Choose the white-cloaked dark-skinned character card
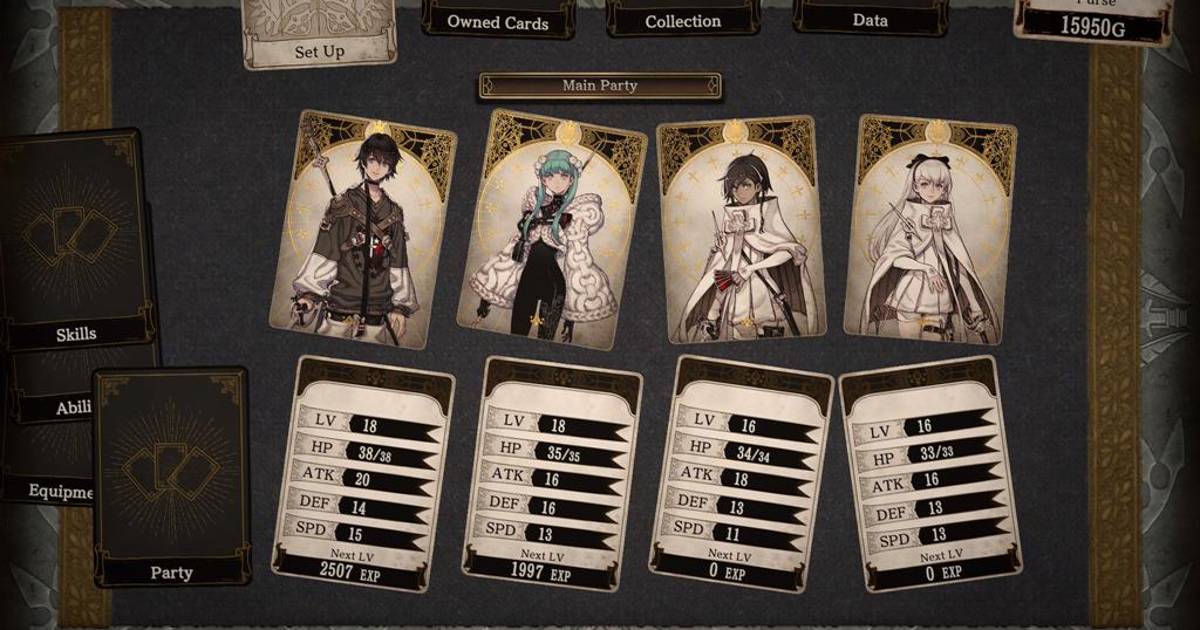 tap(741, 229)
